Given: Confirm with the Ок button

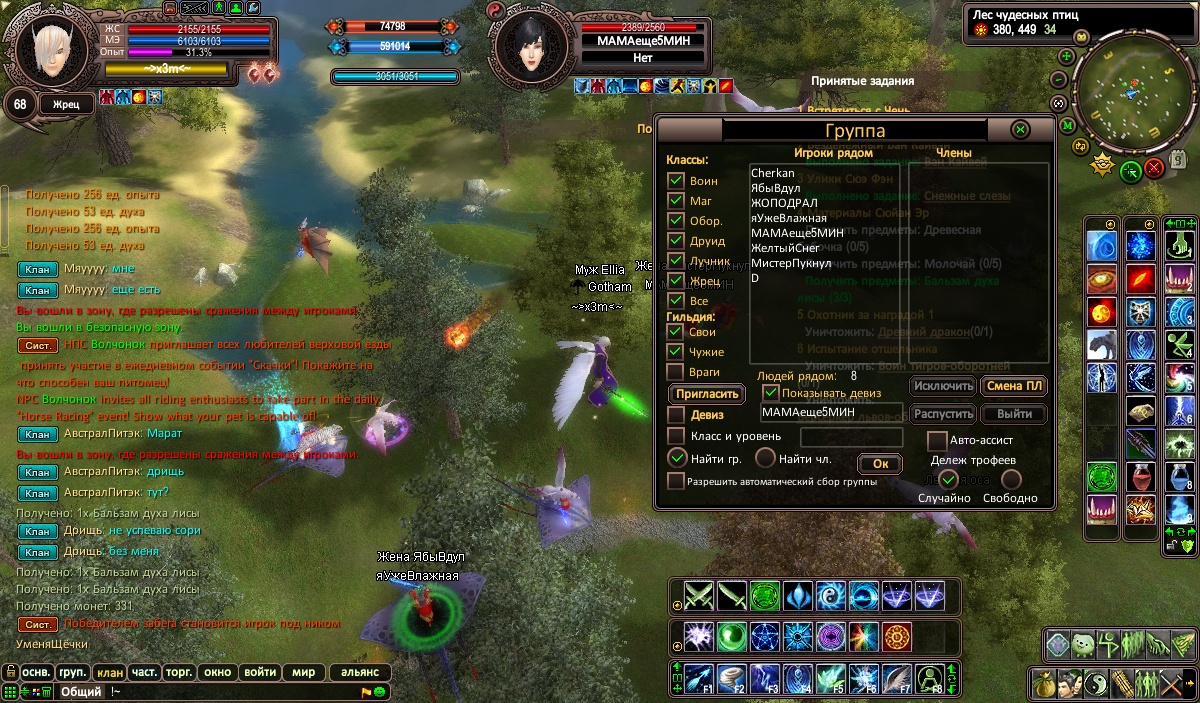Looking at the screenshot, I should tap(880, 463).
